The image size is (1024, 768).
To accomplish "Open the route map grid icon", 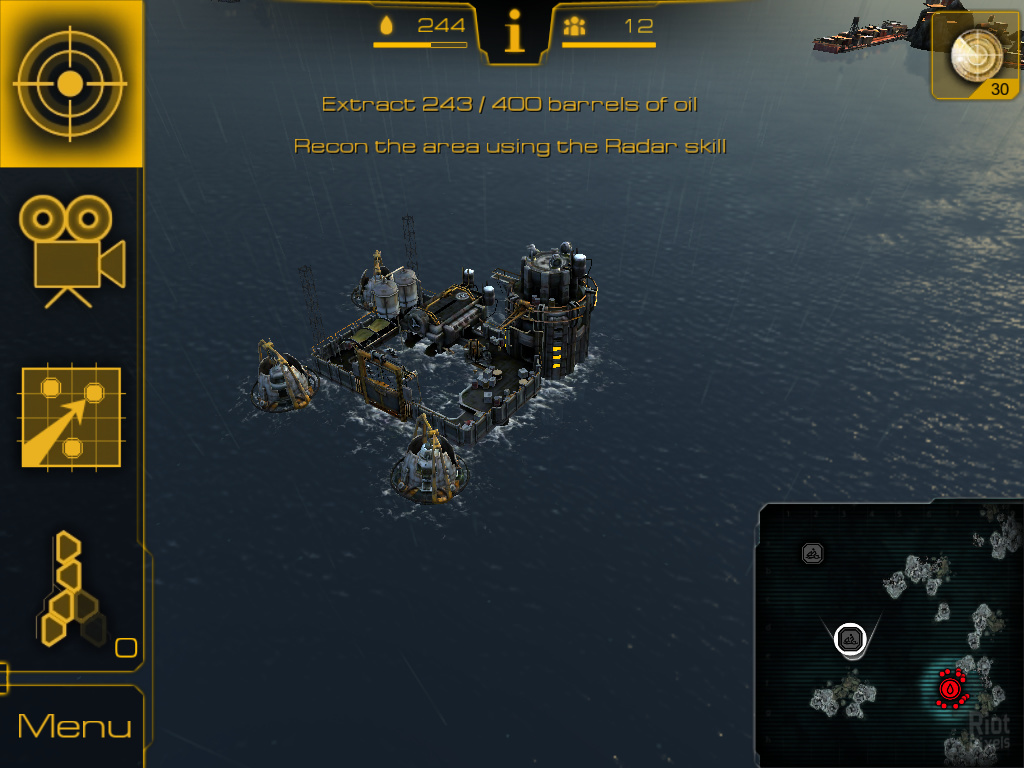I will click(71, 418).
